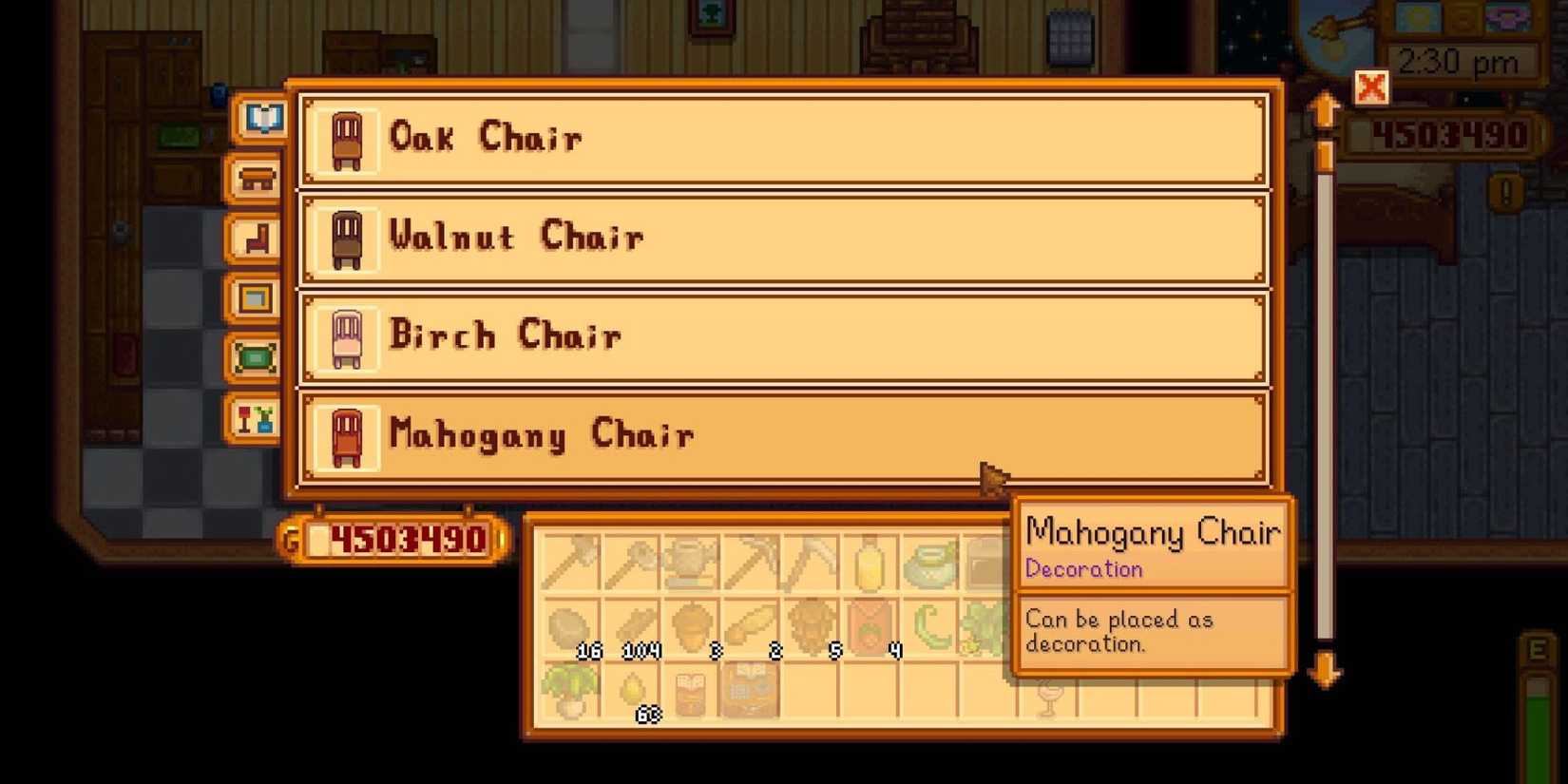Select the paintings category icon
The width and height of the screenshot is (1568, 784).
point(254,299)
